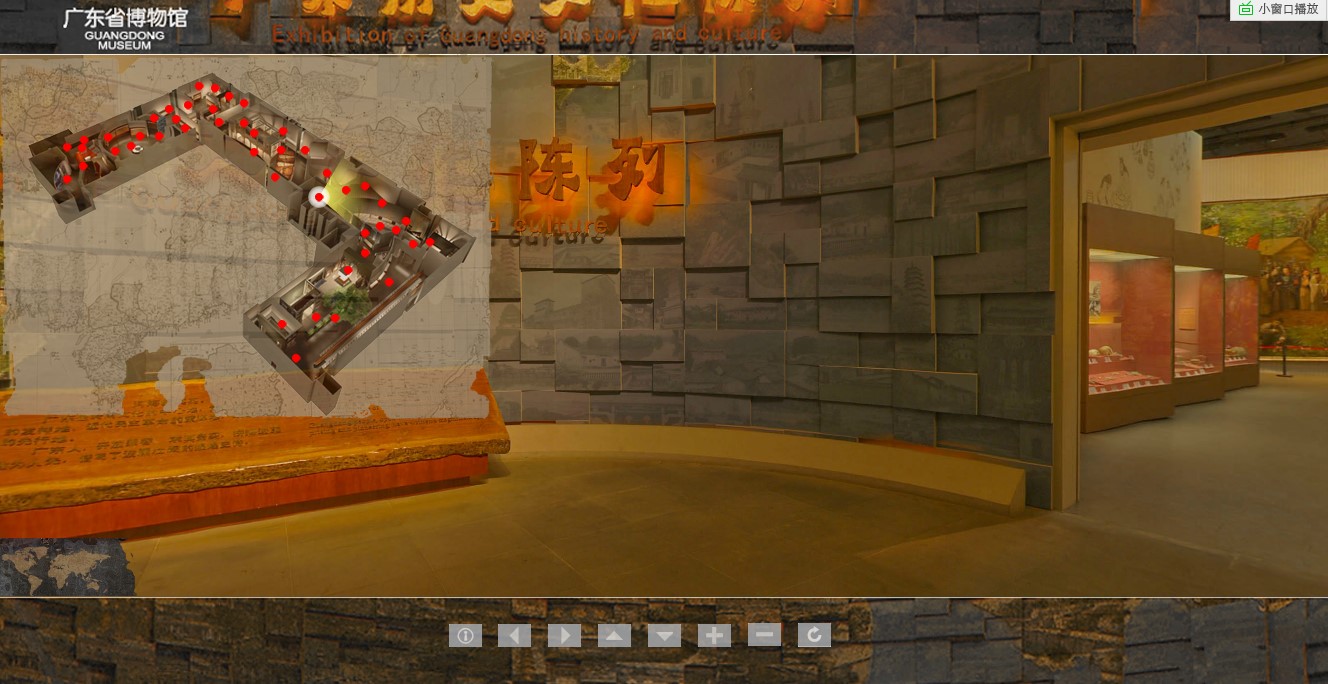Screen dimensions: 1328x684
Task: Select the white current-position marker on the floor map
Action: point(319,197)
